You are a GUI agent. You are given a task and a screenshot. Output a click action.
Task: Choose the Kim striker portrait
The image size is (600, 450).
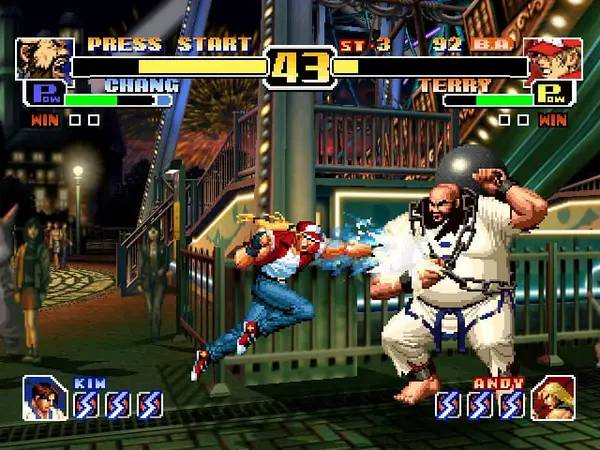[44, 397]
